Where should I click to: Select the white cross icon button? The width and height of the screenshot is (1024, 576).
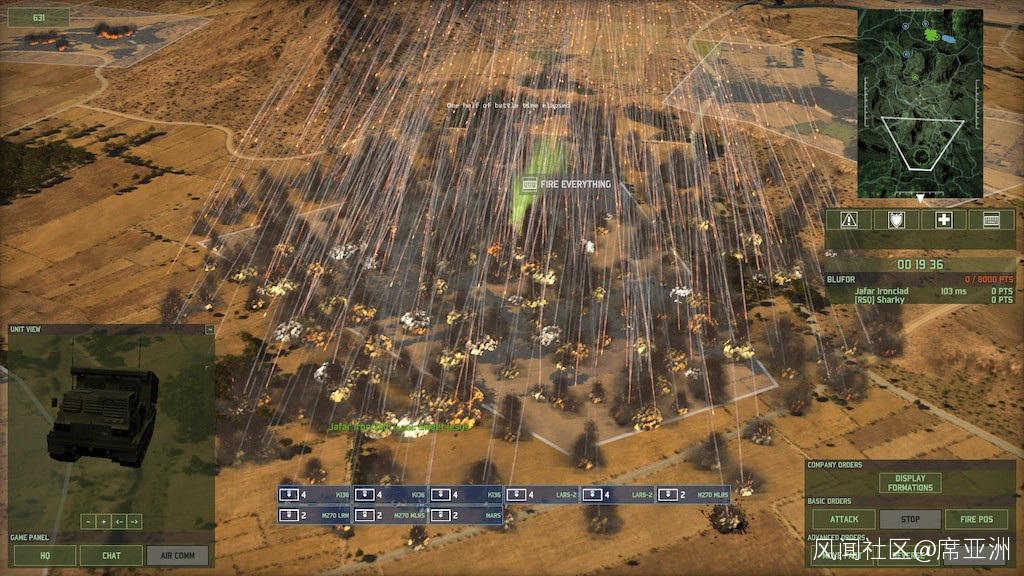click(x=943, y=219)
